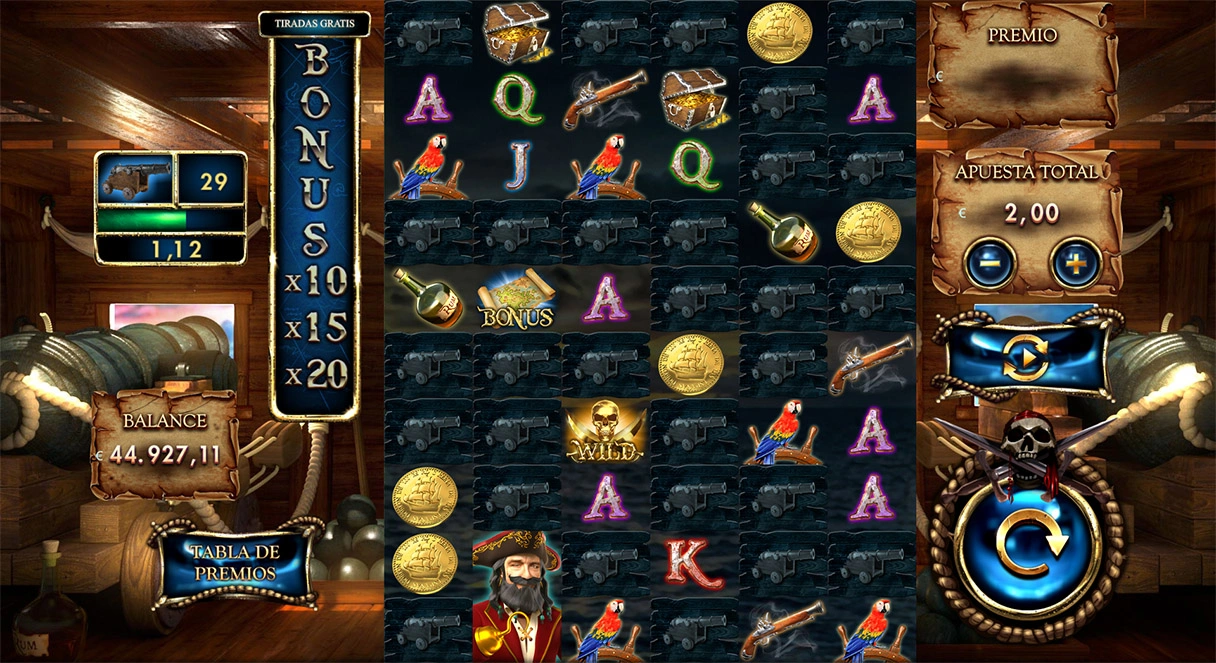Spin the reels with the skull button
Viewport: 1216px width, 663px height.
[x=1025, y=541]
